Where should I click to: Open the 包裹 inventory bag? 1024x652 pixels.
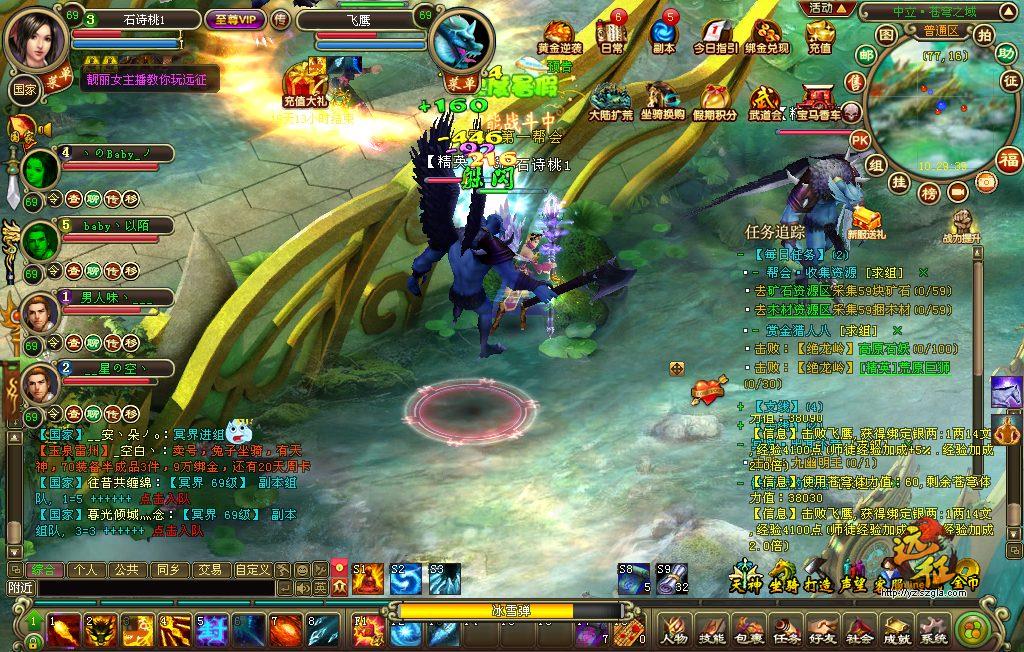[x=748, y=629]
